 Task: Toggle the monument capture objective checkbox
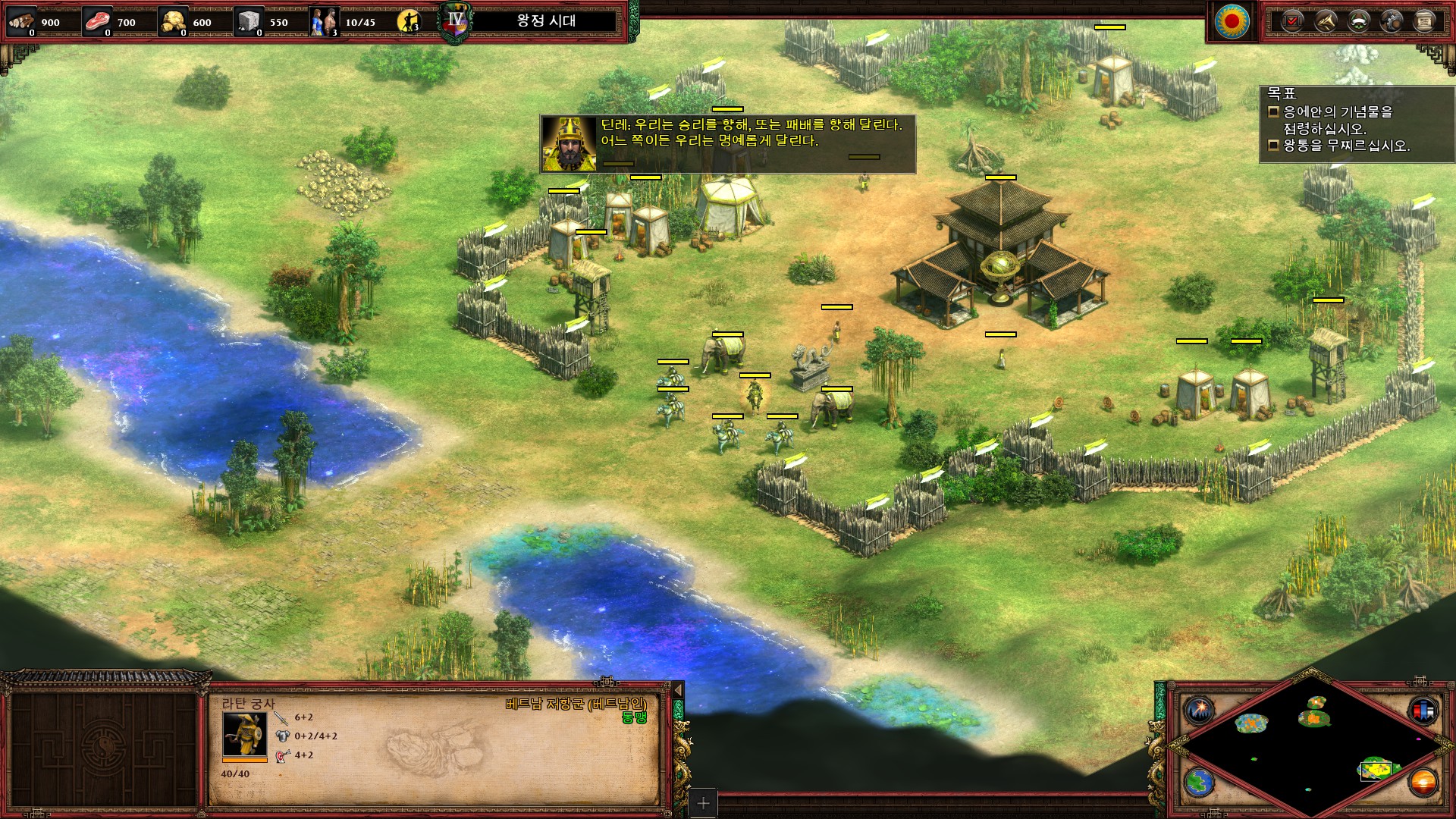(x=1274, y=112)
